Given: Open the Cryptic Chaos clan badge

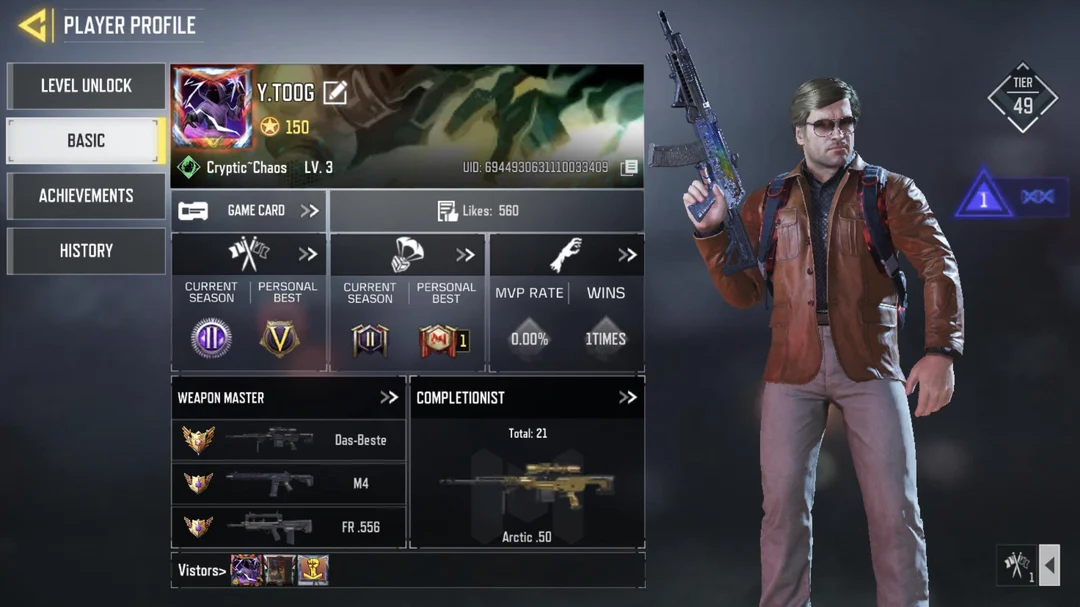Looking at the screenshot, I should point(189,167).
